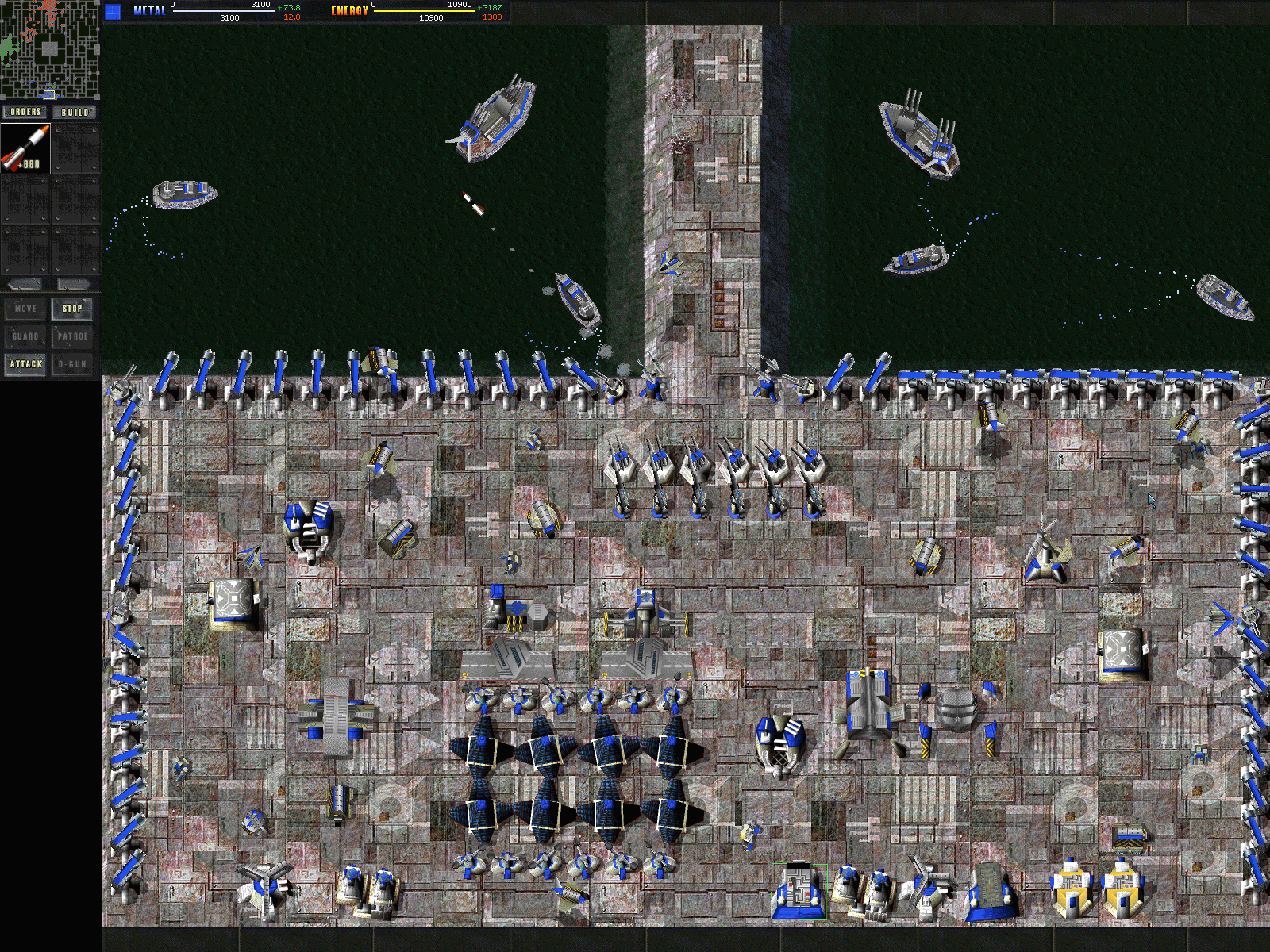1270x952 pixels.
Task: Click the minimap to jump the view
Action: (x=49, y=49)
